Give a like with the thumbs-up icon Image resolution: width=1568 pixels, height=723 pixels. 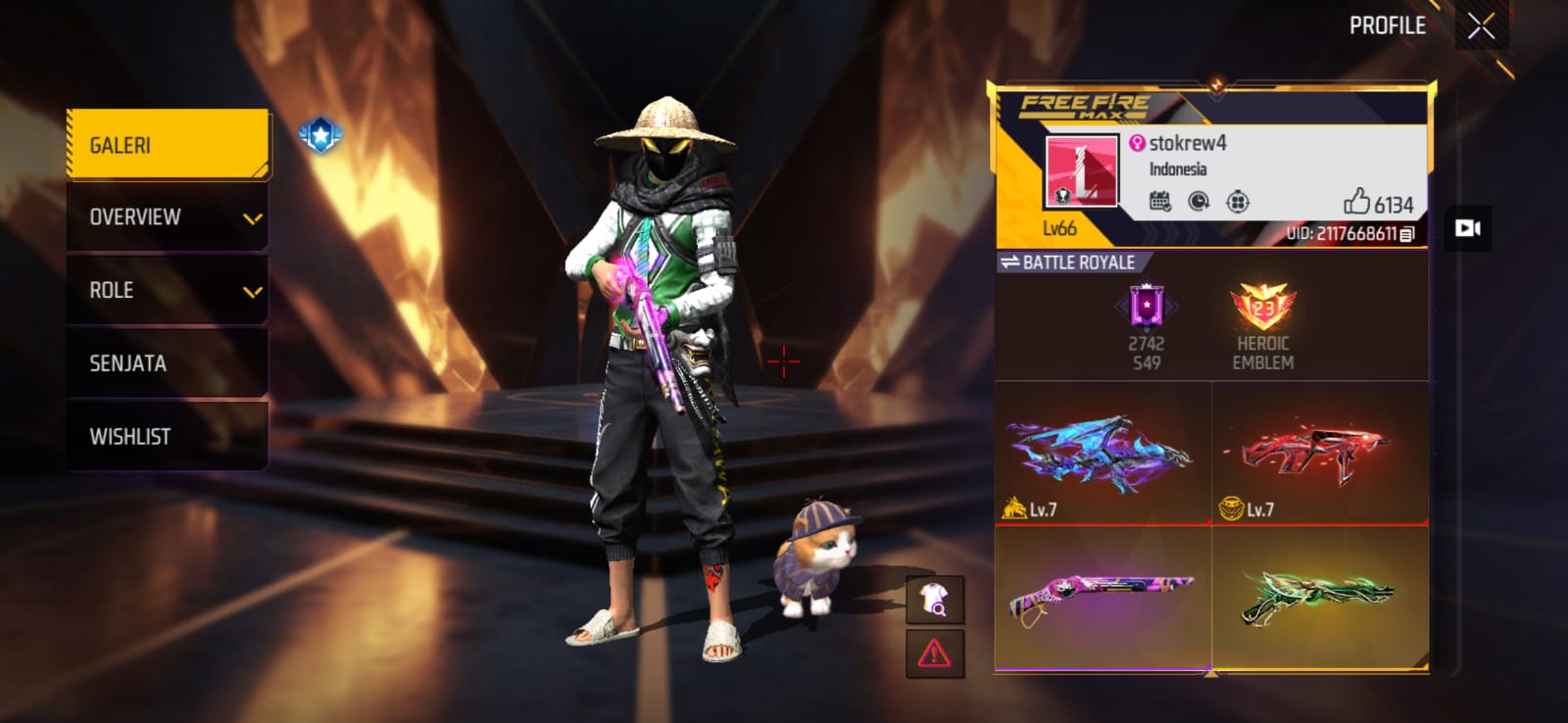tap(1356, 202)
